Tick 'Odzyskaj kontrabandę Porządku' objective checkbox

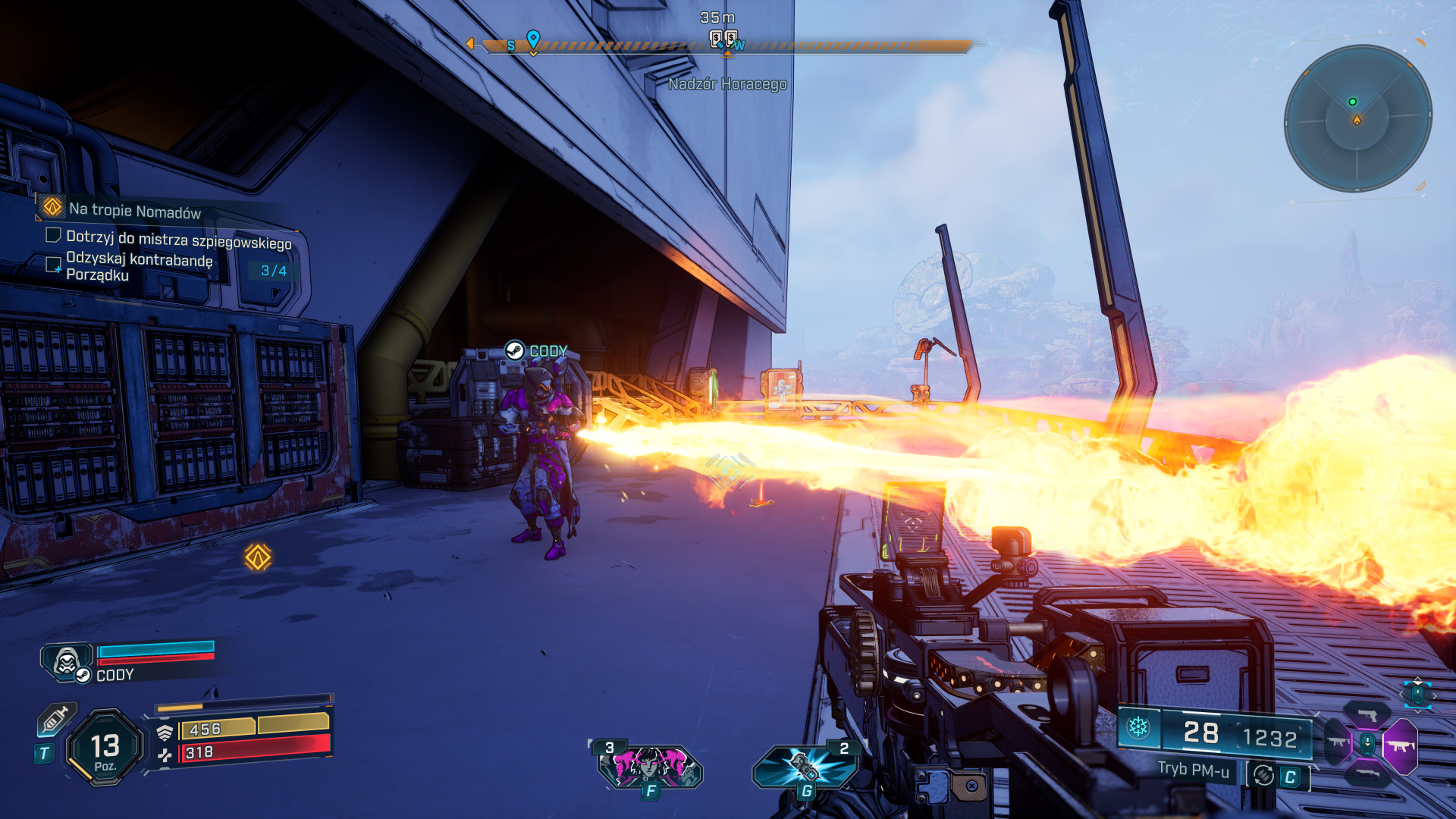click(53, 264)
